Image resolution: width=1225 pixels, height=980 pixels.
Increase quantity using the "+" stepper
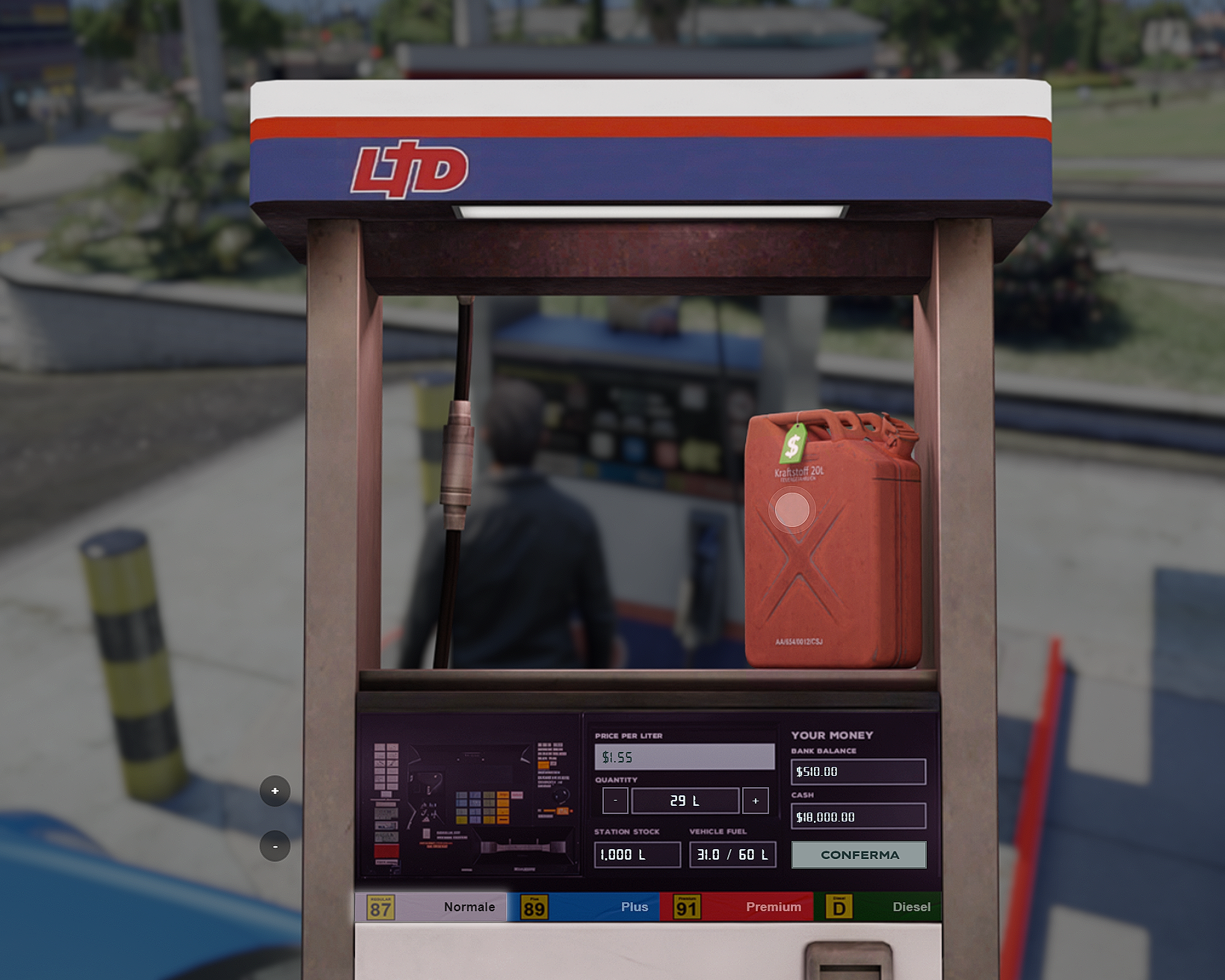(x=755, y=800)
